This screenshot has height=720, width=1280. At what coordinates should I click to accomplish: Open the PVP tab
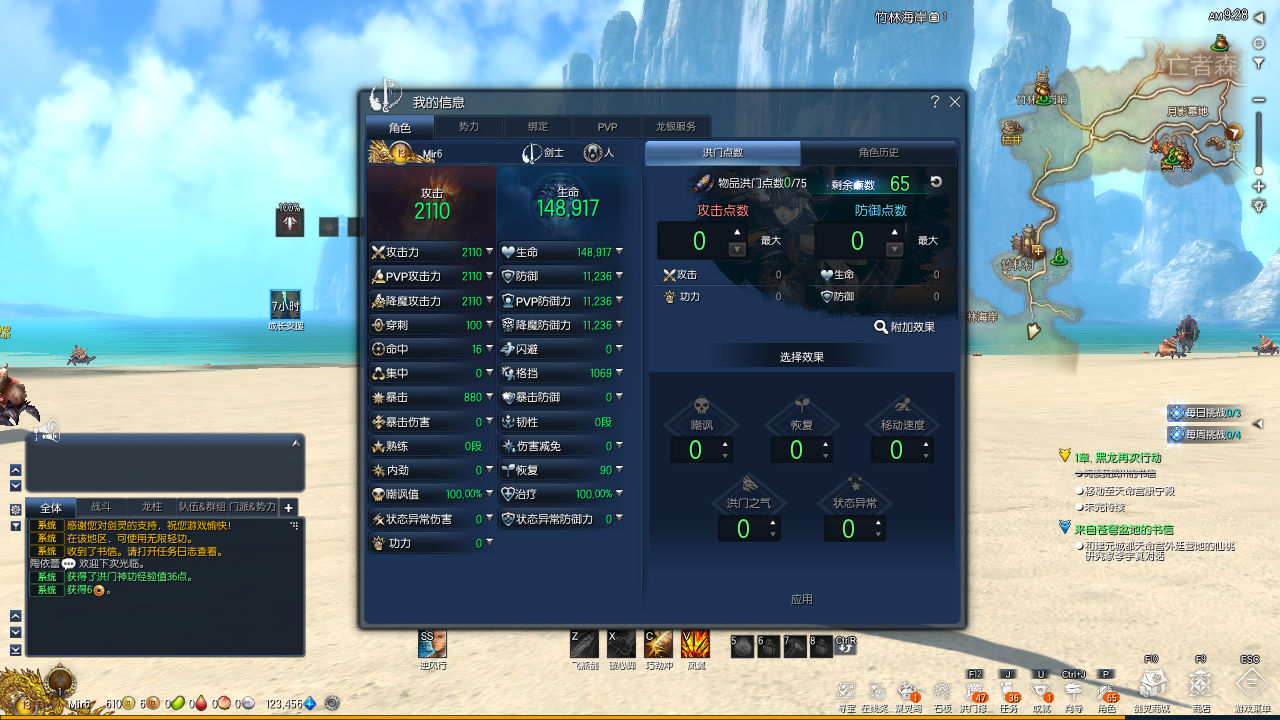click(607, 127)
